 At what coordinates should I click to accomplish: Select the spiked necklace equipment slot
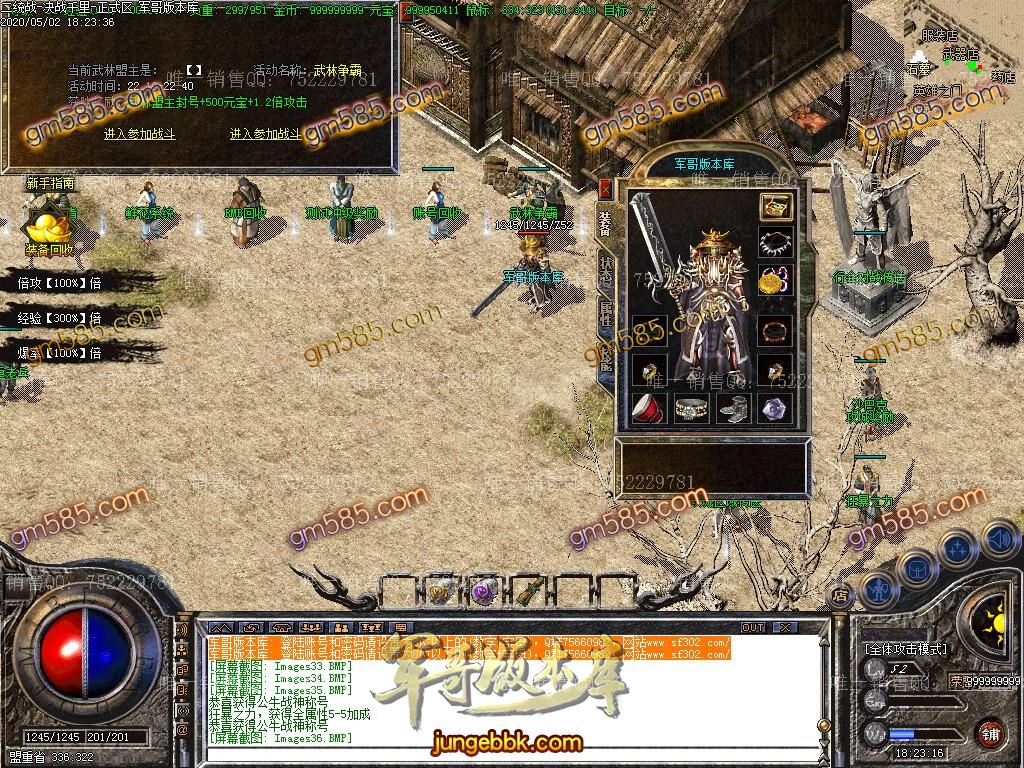pyautogui.click(x=775, y=243)
